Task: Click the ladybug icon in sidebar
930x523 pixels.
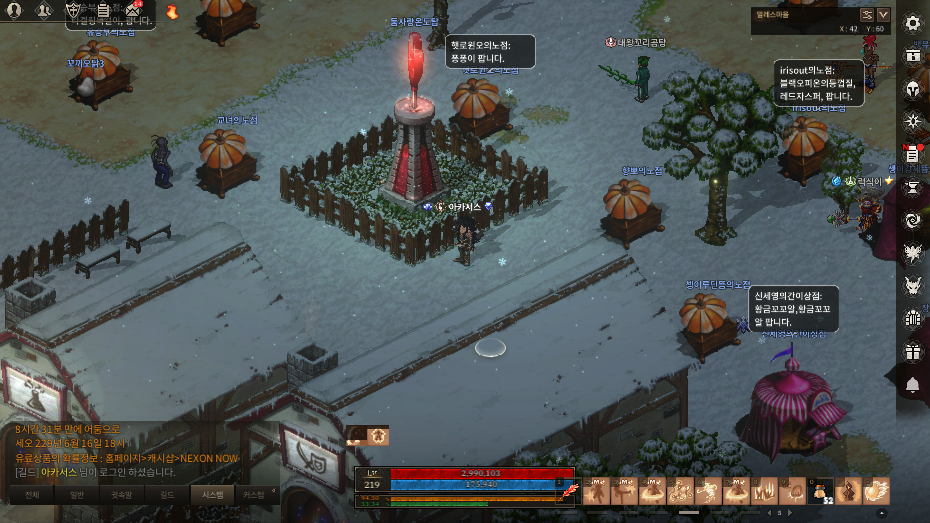Action: pos(912,319)
